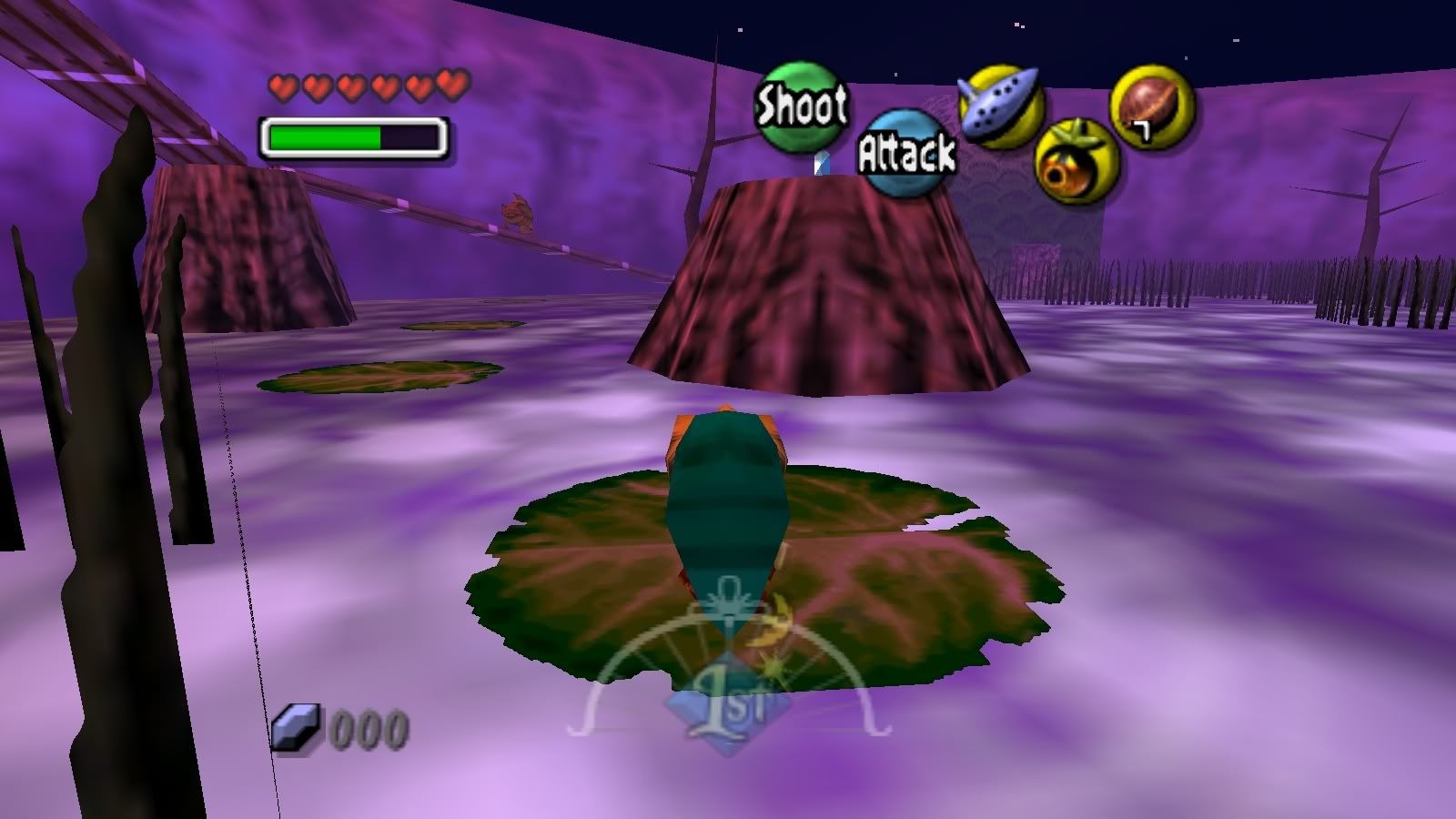1456x819 pixels.
Task: Click the green Shoot action button
Action: [801, 105]
